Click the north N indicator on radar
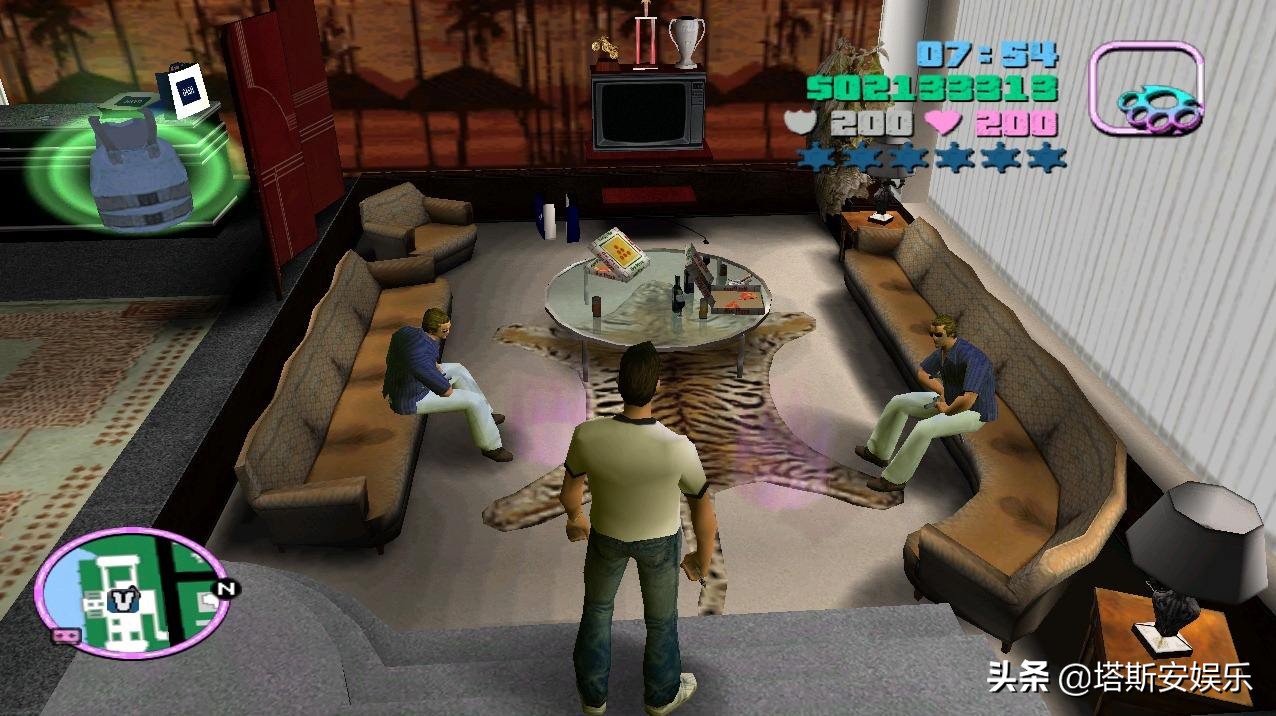 click(226, 590)
